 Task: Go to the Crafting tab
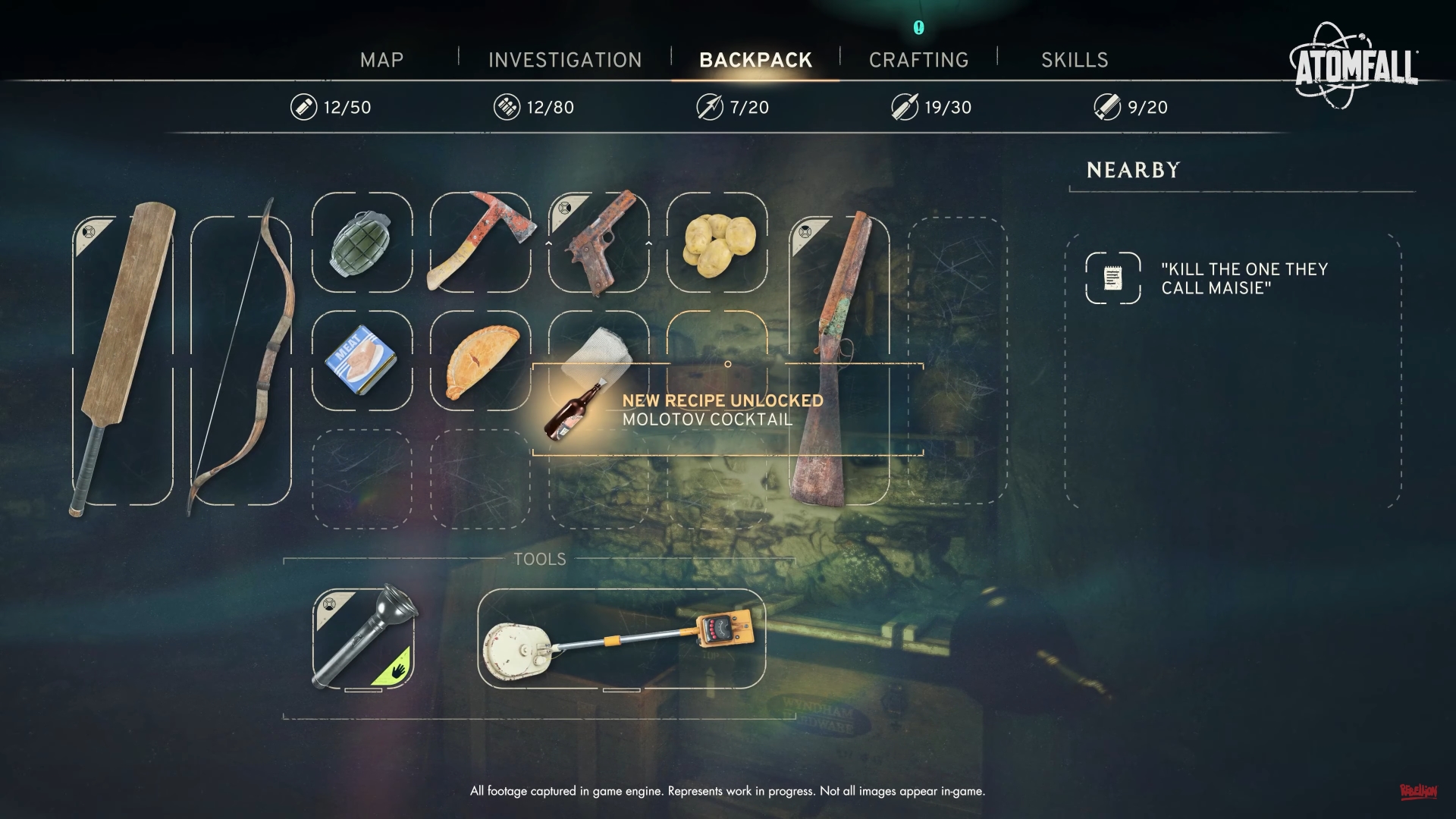[918, 60]
